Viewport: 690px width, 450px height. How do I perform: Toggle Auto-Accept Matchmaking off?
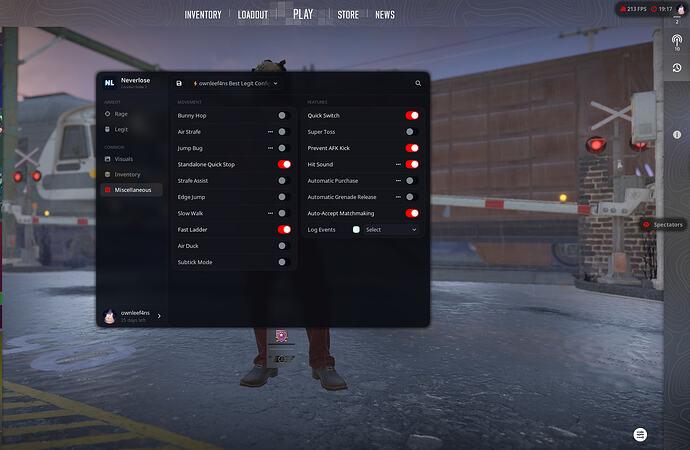tap(412, 213)
